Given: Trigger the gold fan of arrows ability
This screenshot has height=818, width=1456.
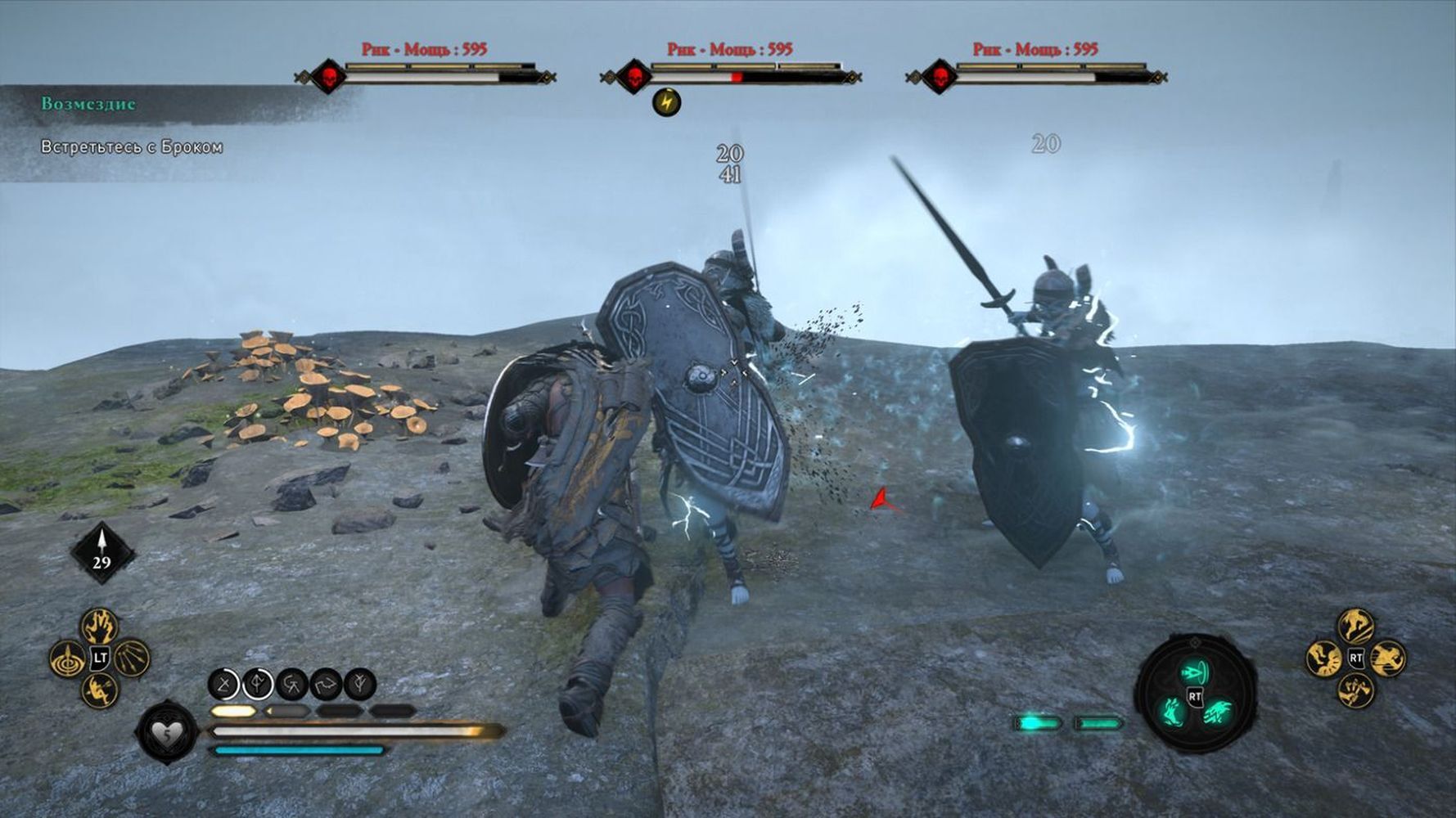Looking at the screenshot, I should point(131,658).
